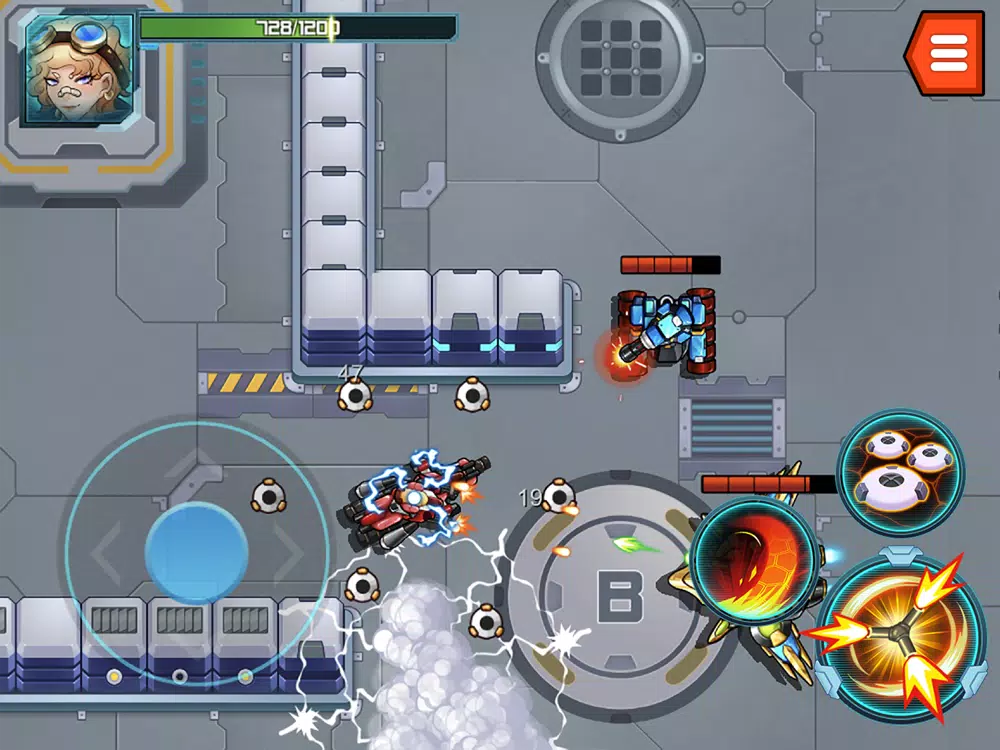This screenshot has height=750, width=1000.
Task: Tap the blue virtual joystick knob
Action: point(196,551)
